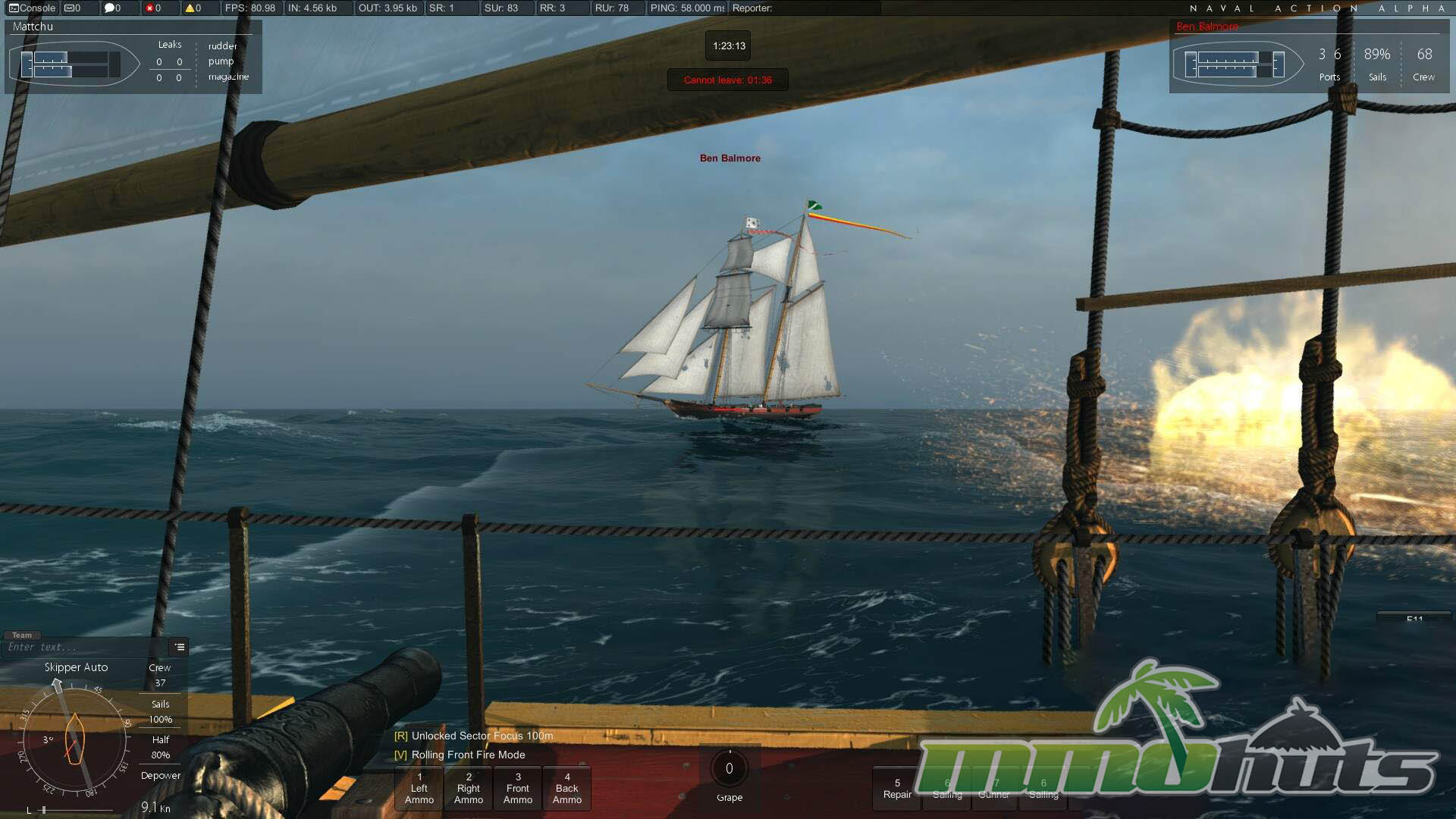
Task: Show the red error counter
Action: (x=153, y=8)
